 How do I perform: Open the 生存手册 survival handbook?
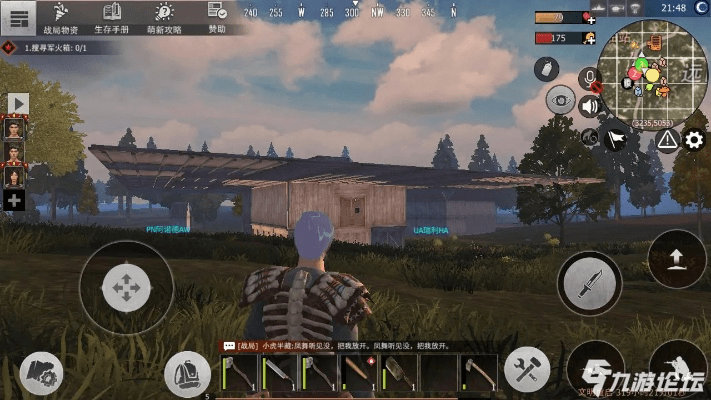click(x=113, y=18)
